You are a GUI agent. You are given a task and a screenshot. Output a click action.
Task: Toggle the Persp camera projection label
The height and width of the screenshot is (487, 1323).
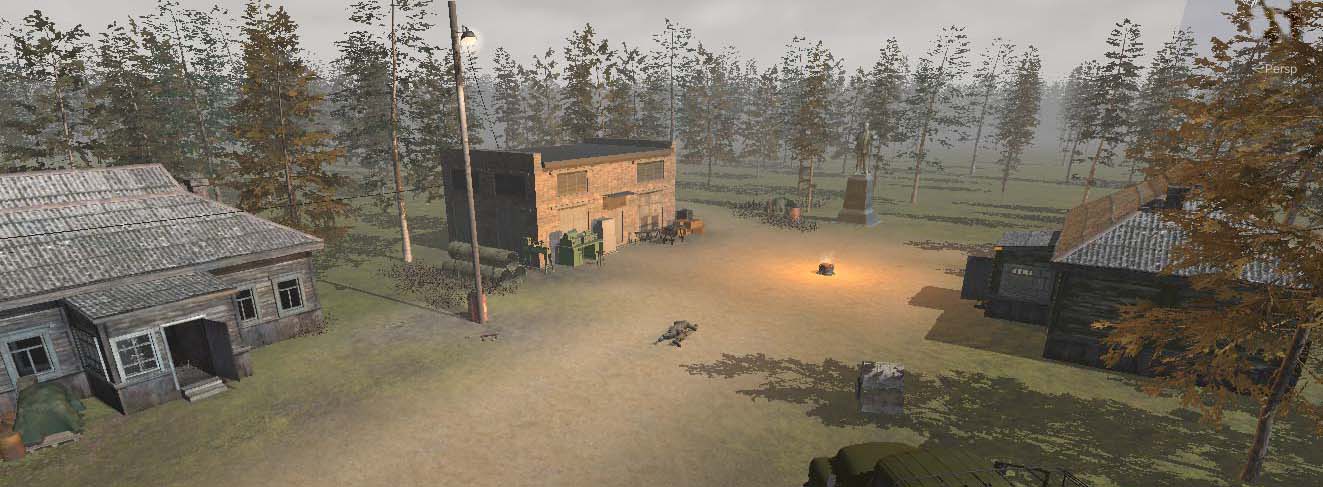pyautogui.click(x=1279, y=69)
